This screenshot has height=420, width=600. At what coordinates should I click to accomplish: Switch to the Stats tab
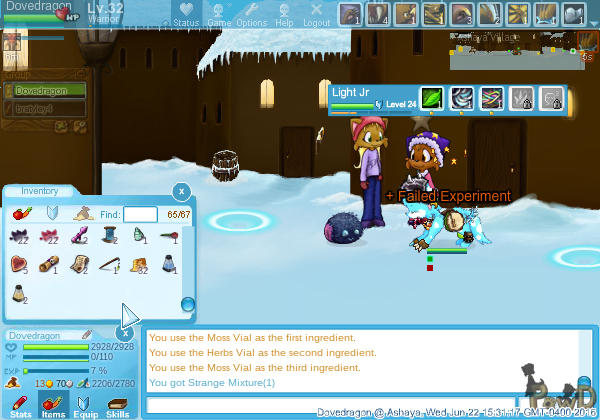[21, 407]
